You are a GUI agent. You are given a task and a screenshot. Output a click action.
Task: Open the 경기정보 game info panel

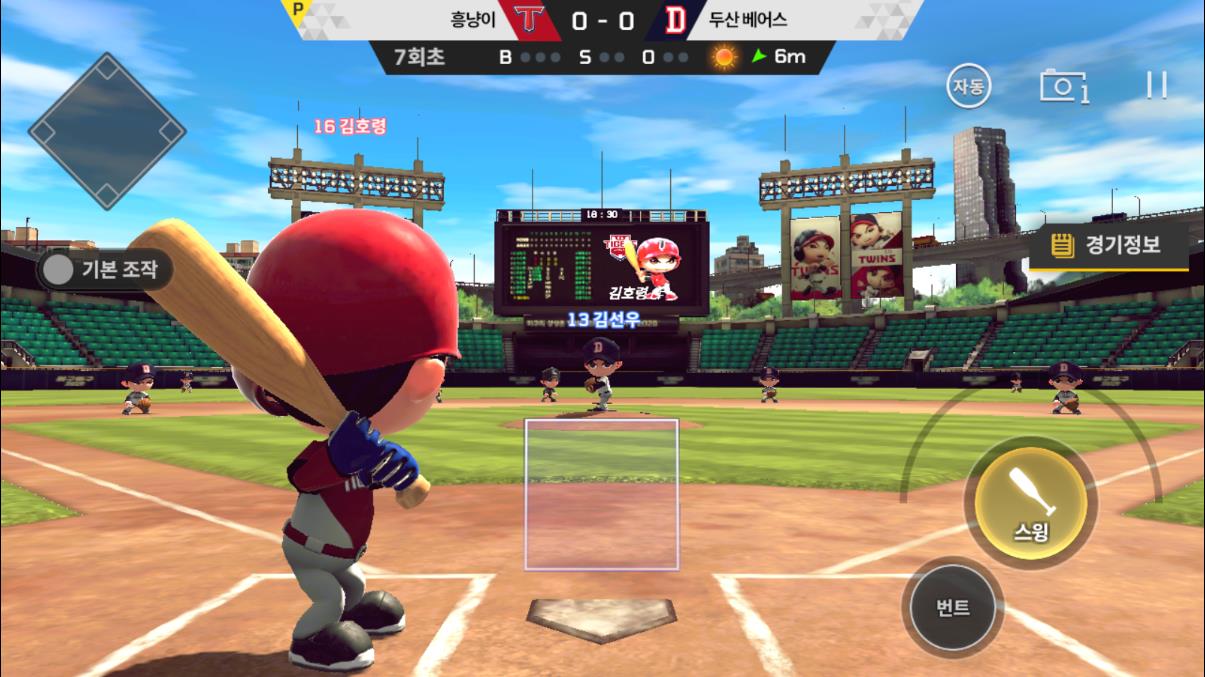pos(1108,245)
